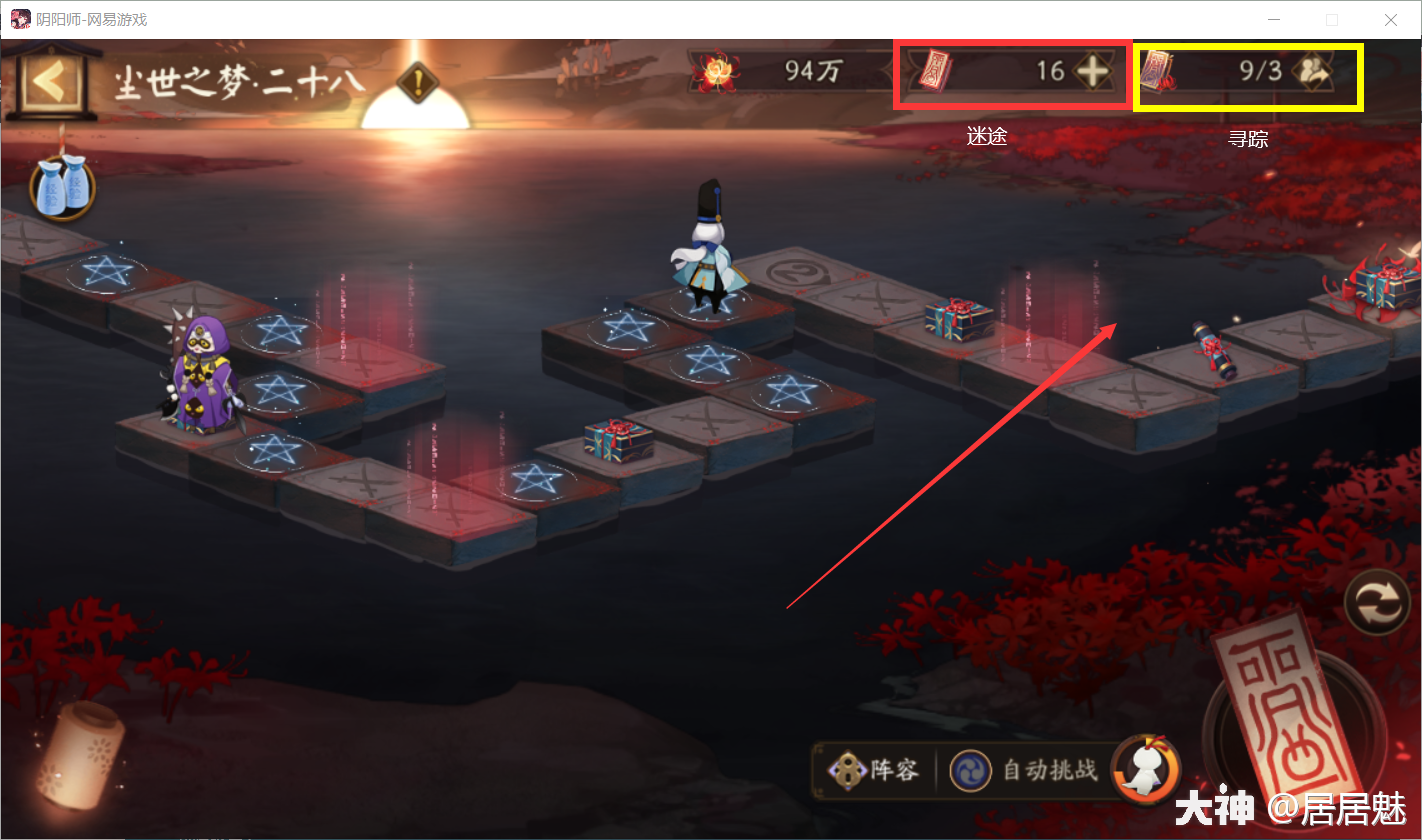Open the exclamation mark info icon
1422x840 pixels.
(417, 79)
